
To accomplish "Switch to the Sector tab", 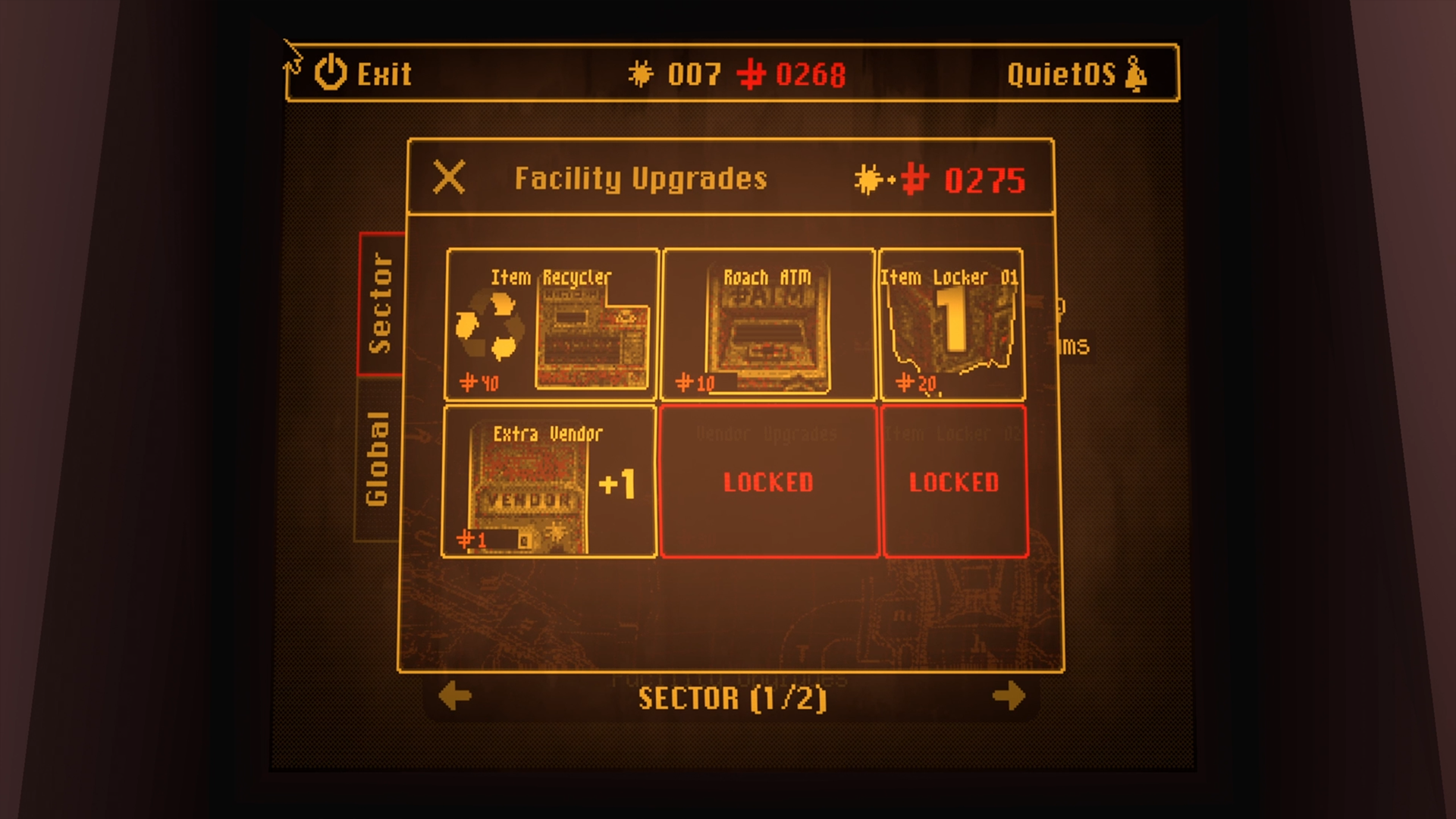I will (x=381, y=304).
